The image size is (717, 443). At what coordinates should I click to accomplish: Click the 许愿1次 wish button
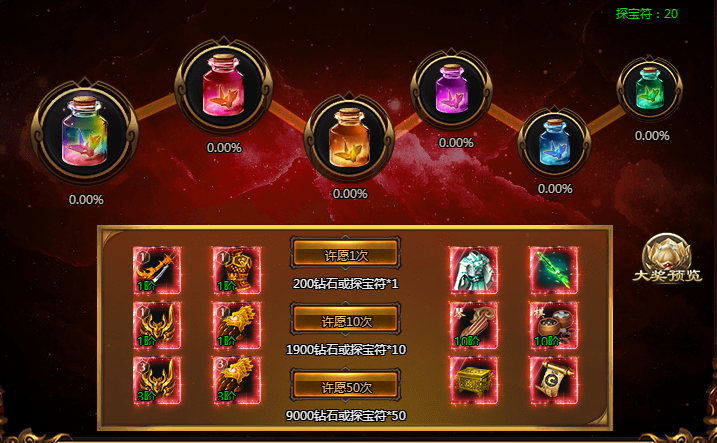point(346,255)
